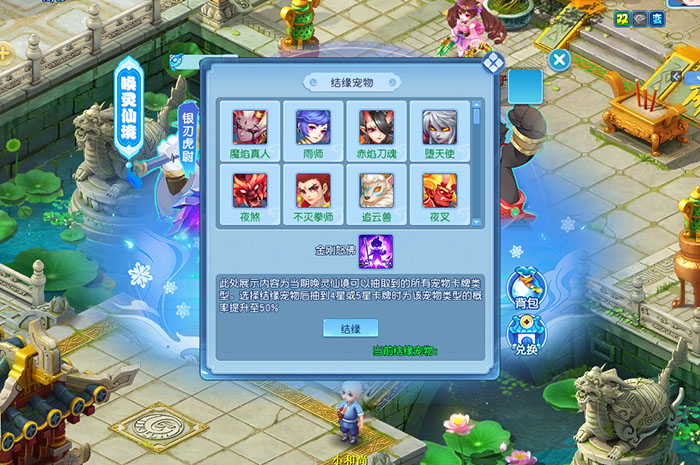This screenshot has height=465, width=700.
Task: Close the 唤灵仙境 screen with the round X
Action: 560,60
